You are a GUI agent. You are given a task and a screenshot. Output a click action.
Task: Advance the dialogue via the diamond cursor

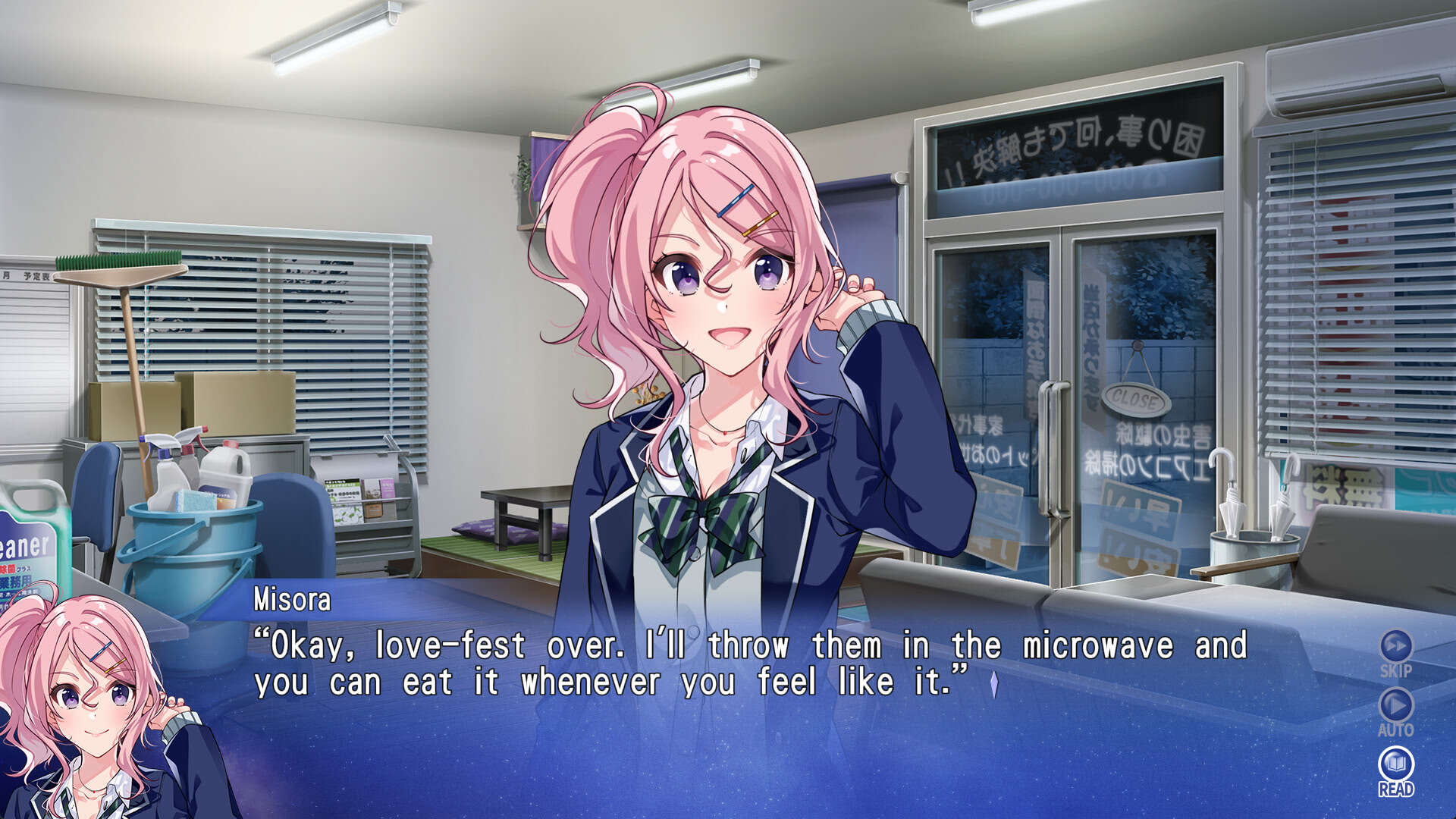[994, 684]
